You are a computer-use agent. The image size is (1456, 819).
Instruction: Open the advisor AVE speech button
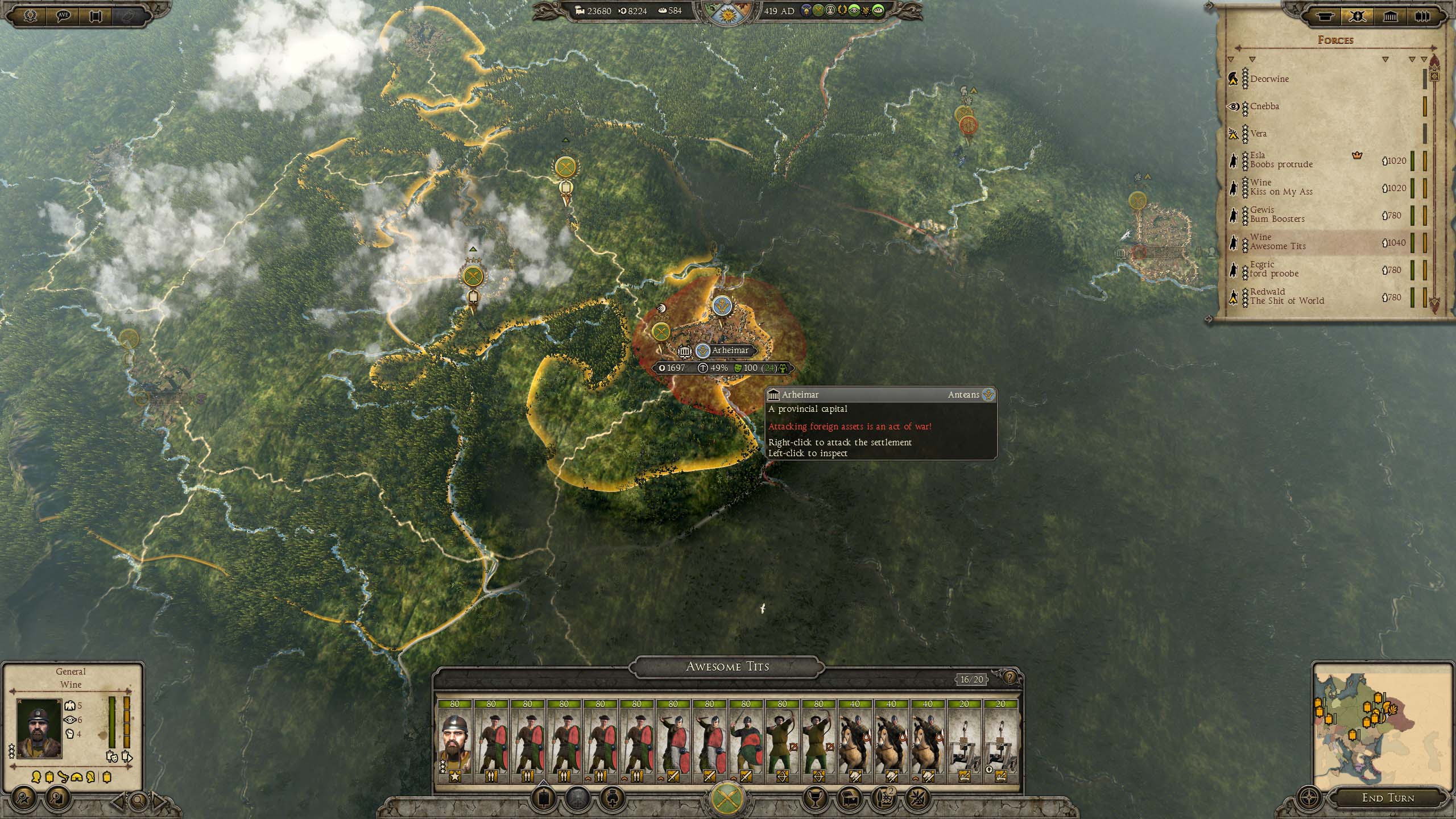63,15
